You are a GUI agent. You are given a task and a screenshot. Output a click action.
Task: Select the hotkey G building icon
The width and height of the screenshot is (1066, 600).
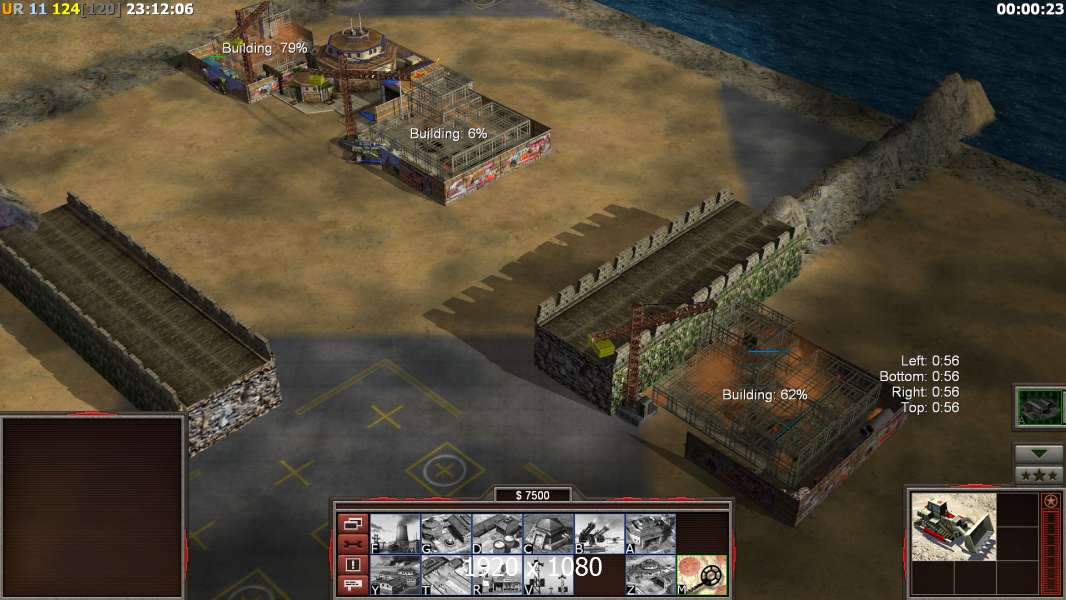pos(446,534)
